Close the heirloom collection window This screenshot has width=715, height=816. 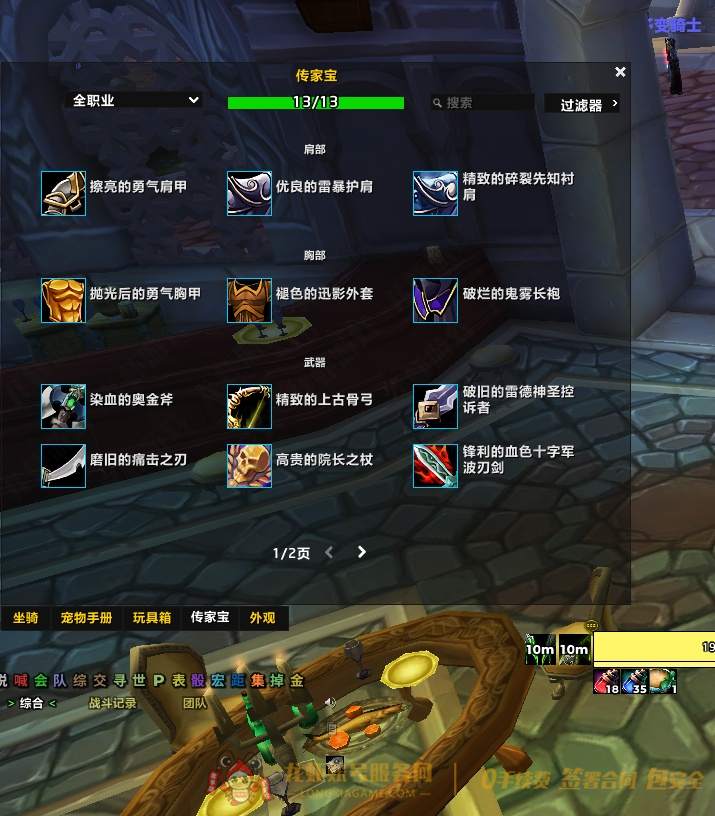[x=620, y=72]
